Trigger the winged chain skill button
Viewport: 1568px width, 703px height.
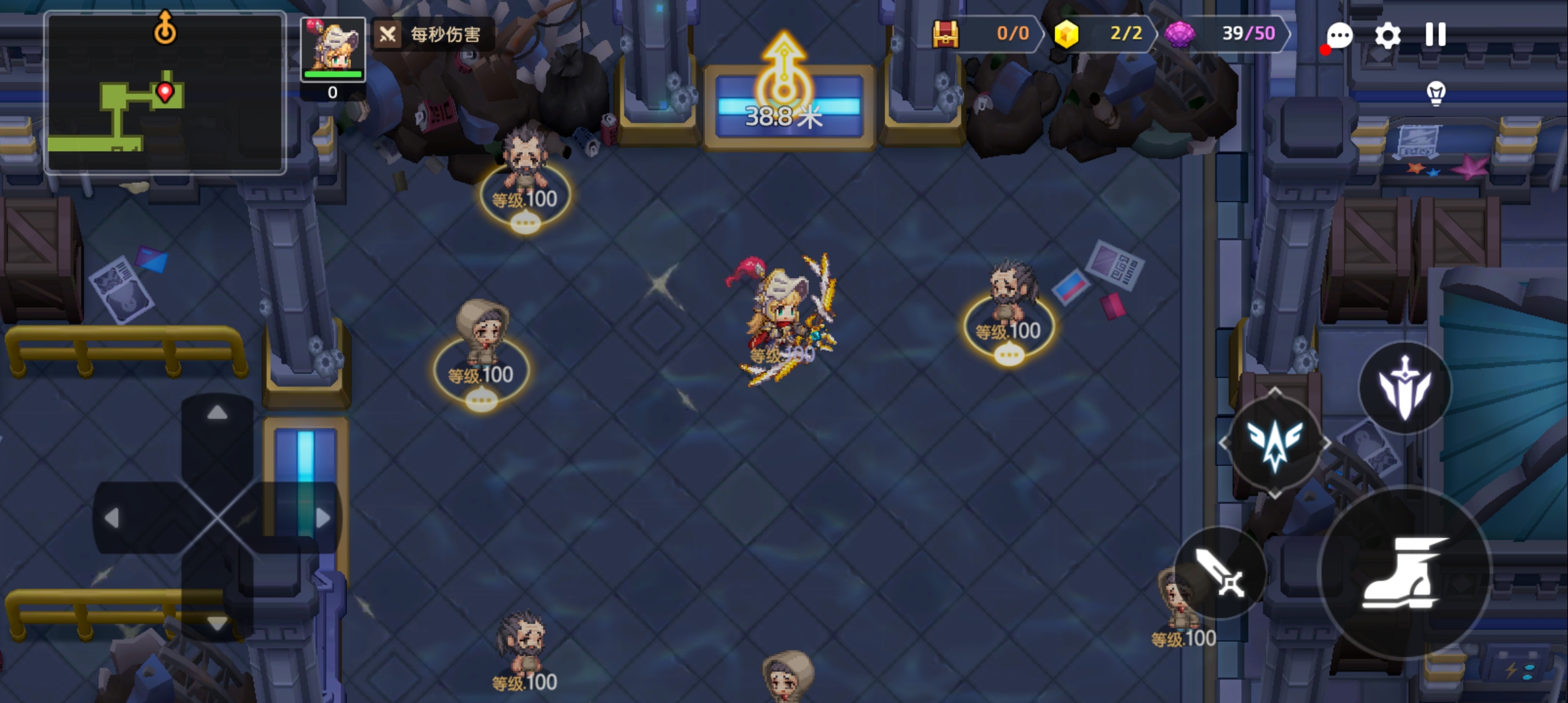(x=1274, y=443)
